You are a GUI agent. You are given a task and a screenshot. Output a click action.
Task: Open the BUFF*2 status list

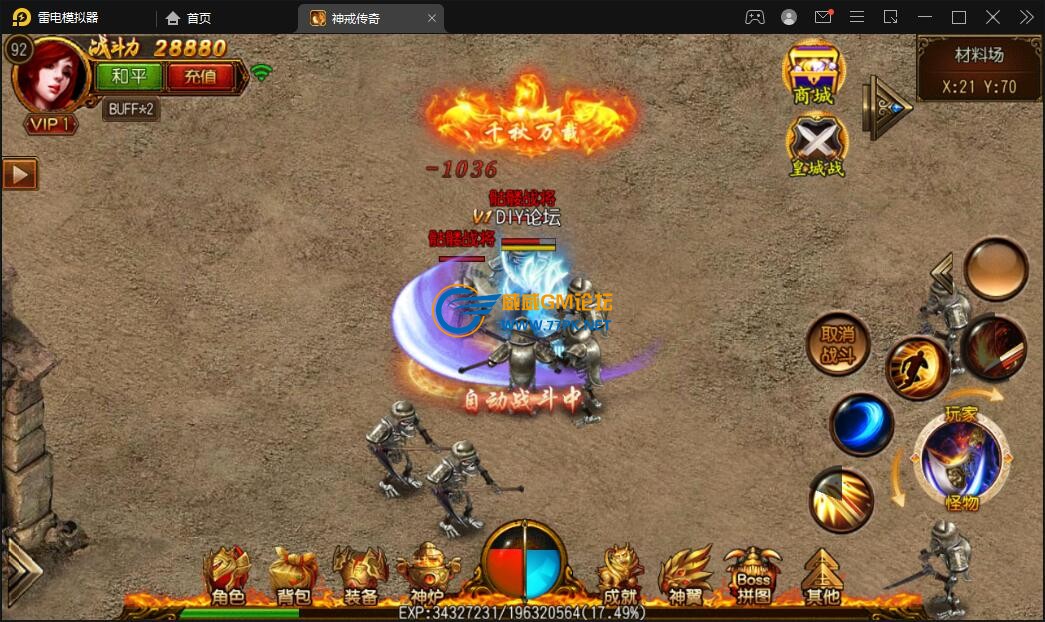(131, 109)
